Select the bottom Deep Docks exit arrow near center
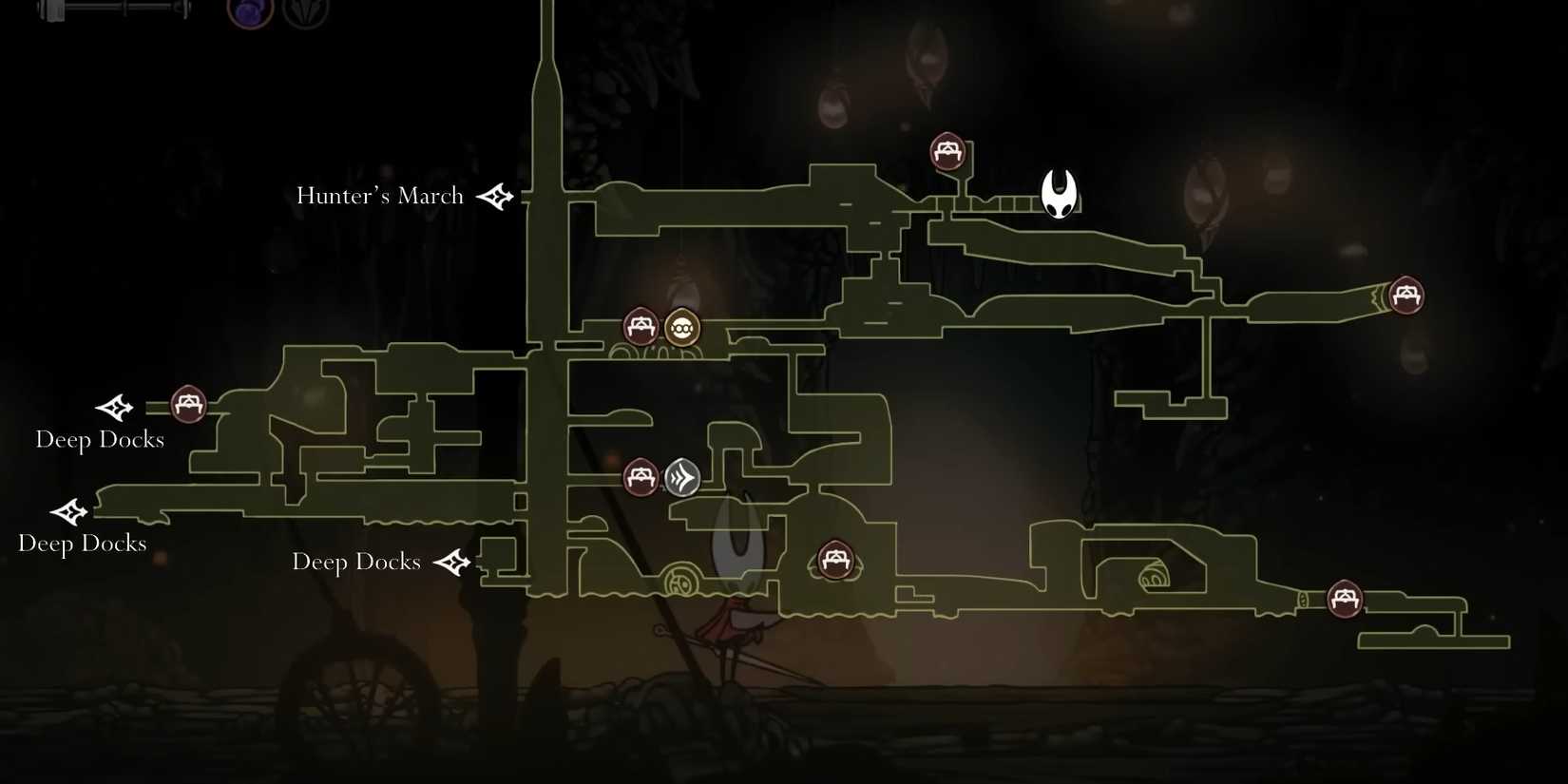This screenshot has height=784, width=1568. point(454,562)
